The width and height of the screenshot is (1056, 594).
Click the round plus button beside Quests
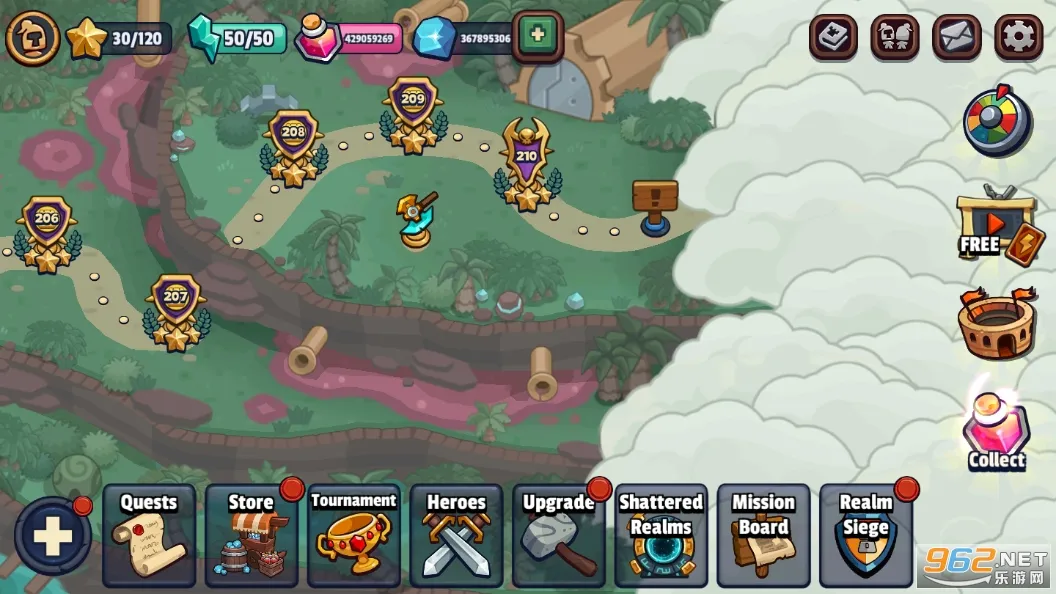click(x=52, y=536)
